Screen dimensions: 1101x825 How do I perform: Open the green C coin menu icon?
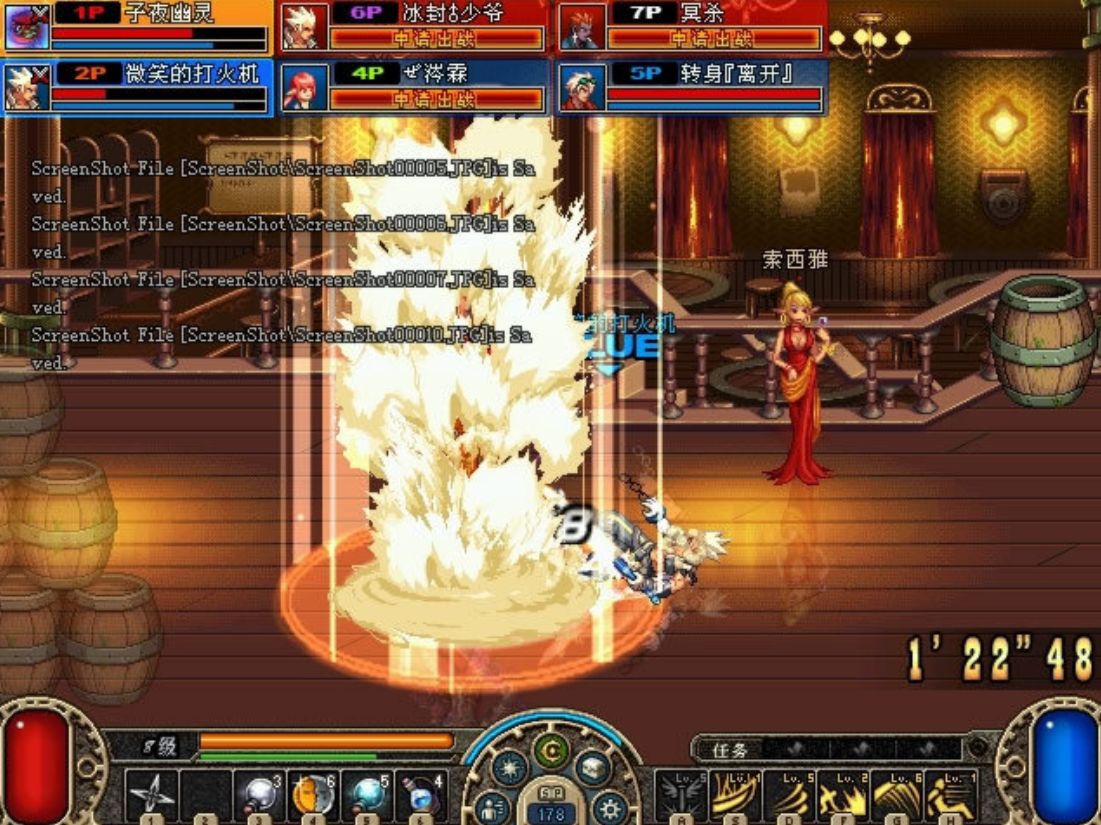pos(549,749)
